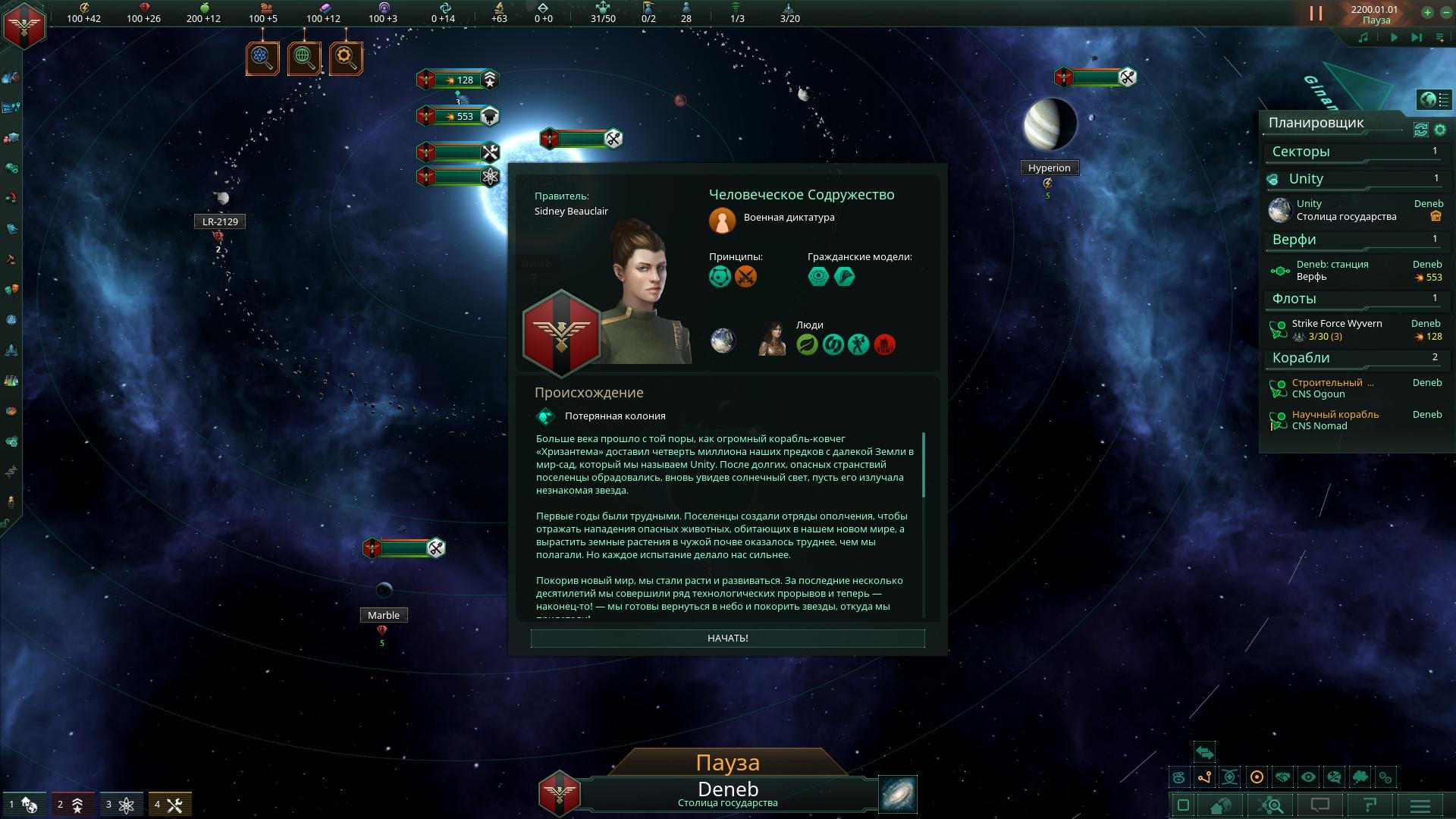
Task: Open the galaxy map view
Action: pos(898,793)
